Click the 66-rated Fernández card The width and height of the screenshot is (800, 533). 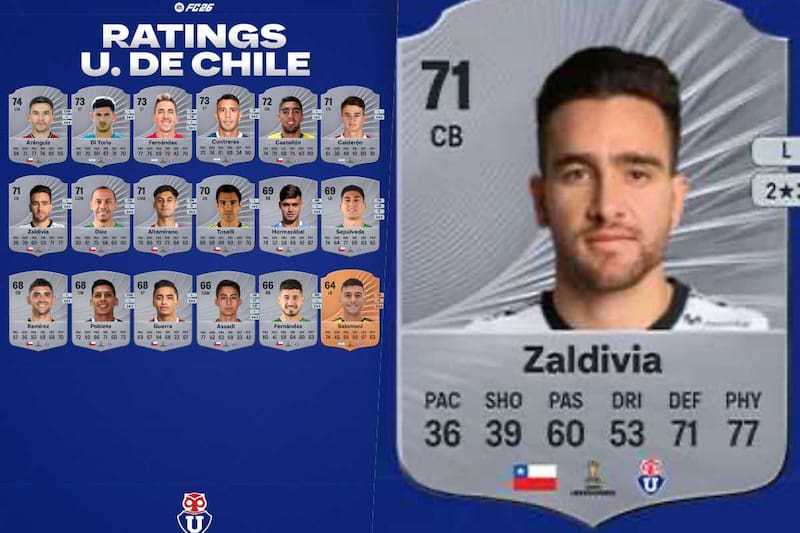coord(289,310)
